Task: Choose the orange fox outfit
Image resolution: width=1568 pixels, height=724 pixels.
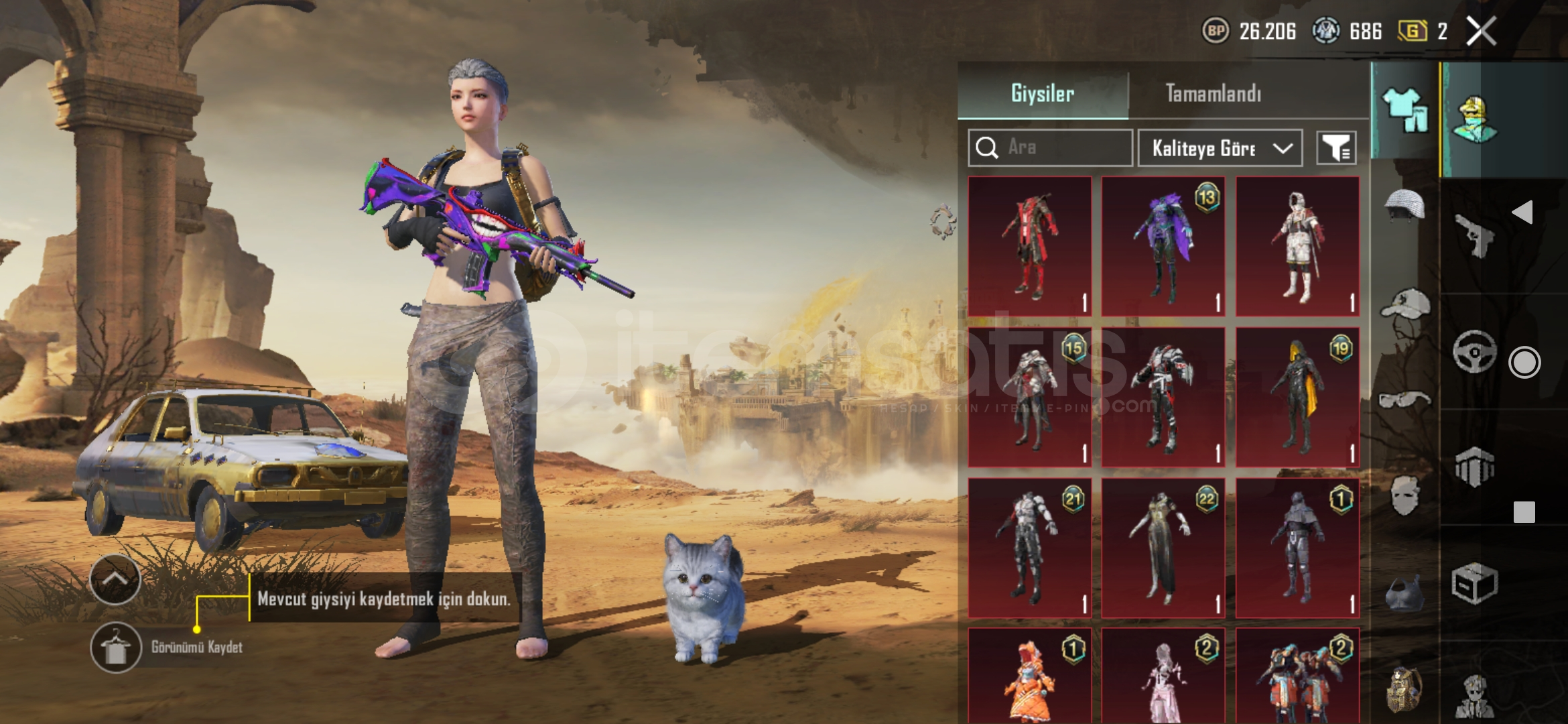Action: 1030,677
